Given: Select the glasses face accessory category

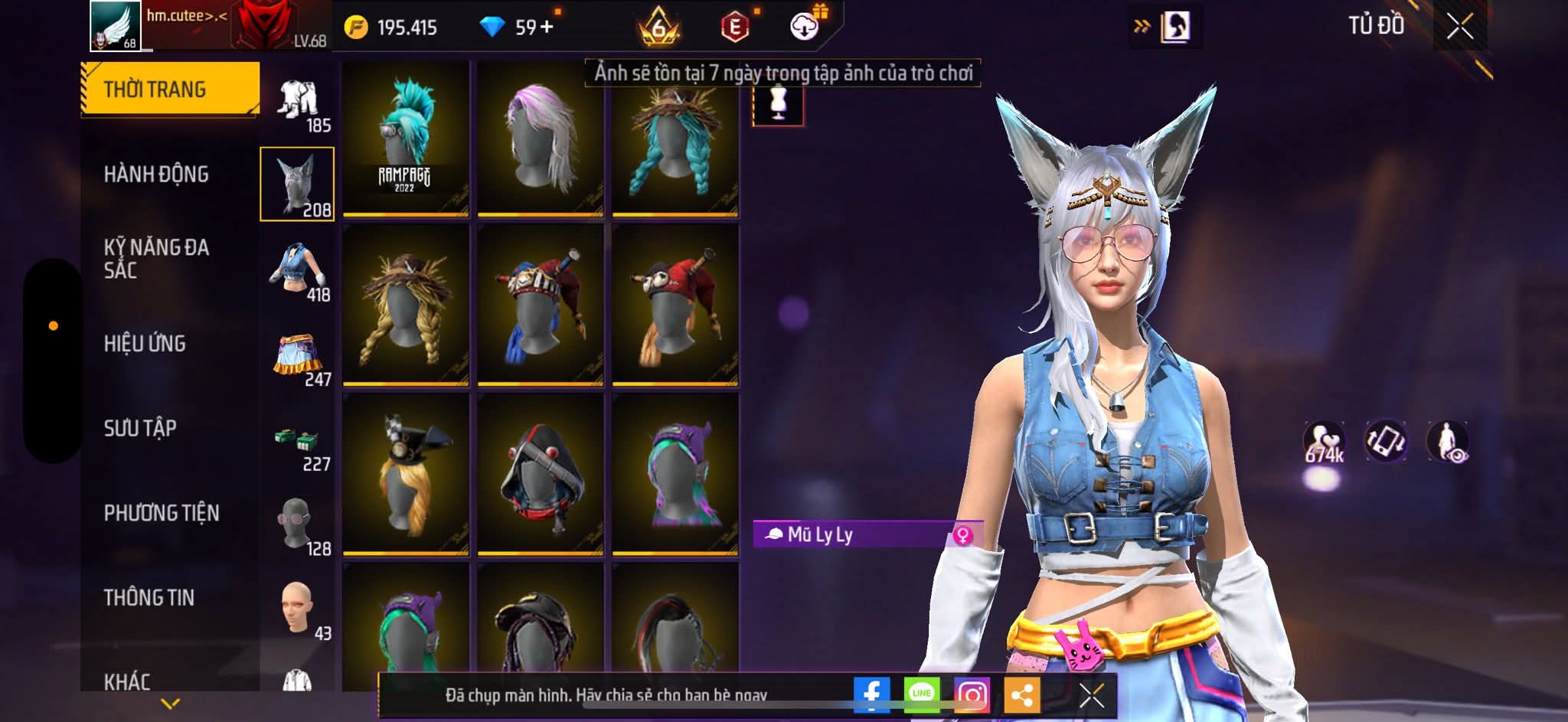Looking at the screenshot, I should click(299, 525).
